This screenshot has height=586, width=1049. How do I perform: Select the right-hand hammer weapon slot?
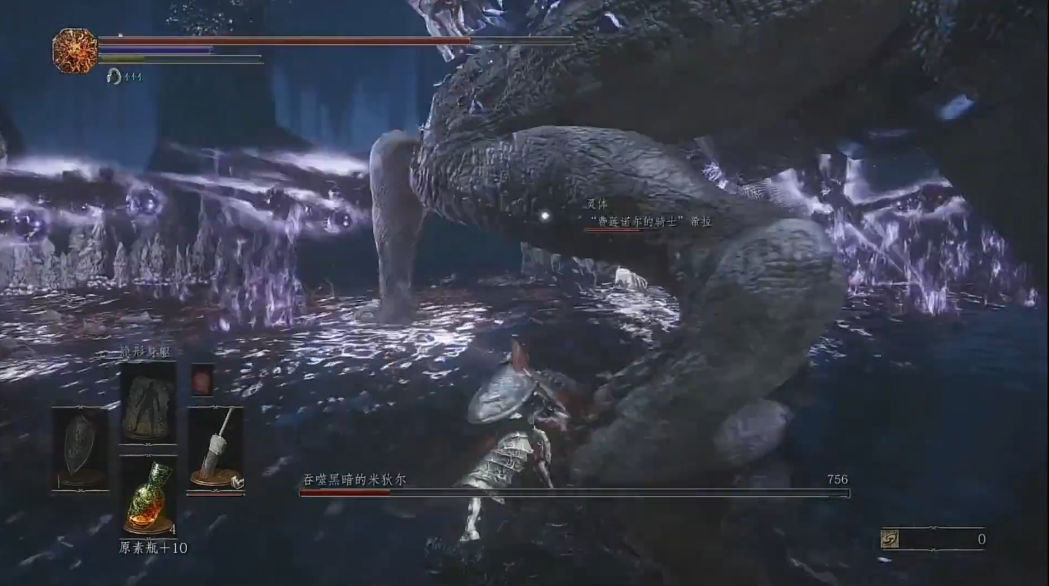click(215, 448)
